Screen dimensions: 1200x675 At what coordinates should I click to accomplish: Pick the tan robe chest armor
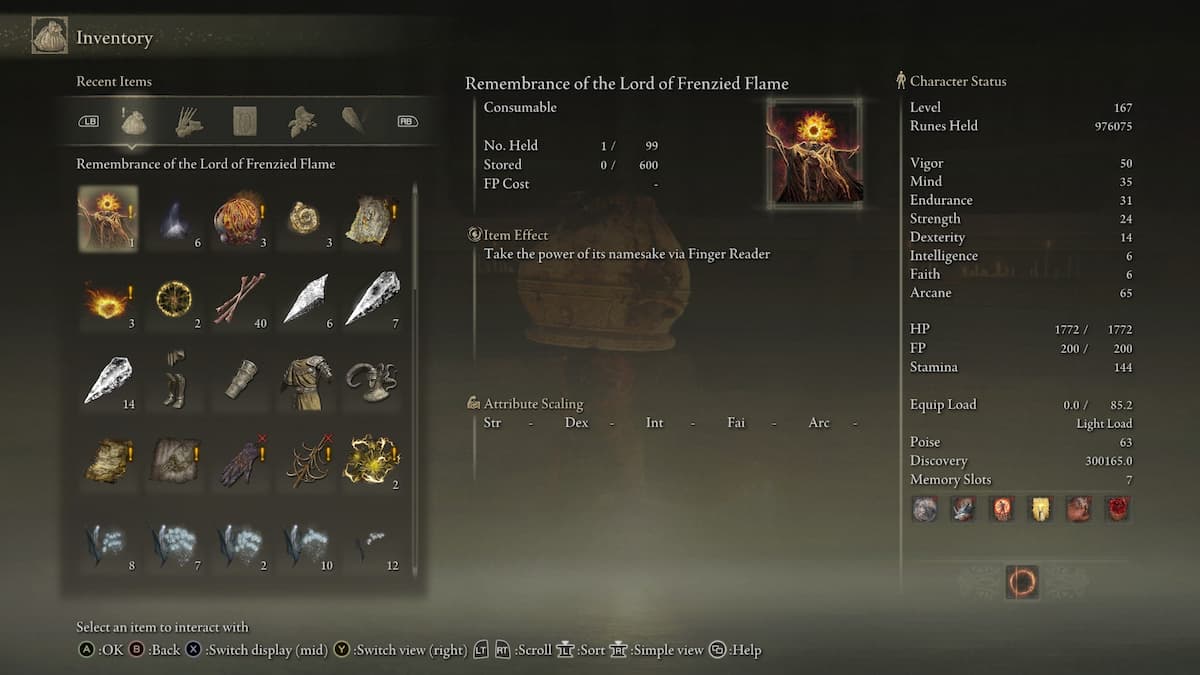305,380
